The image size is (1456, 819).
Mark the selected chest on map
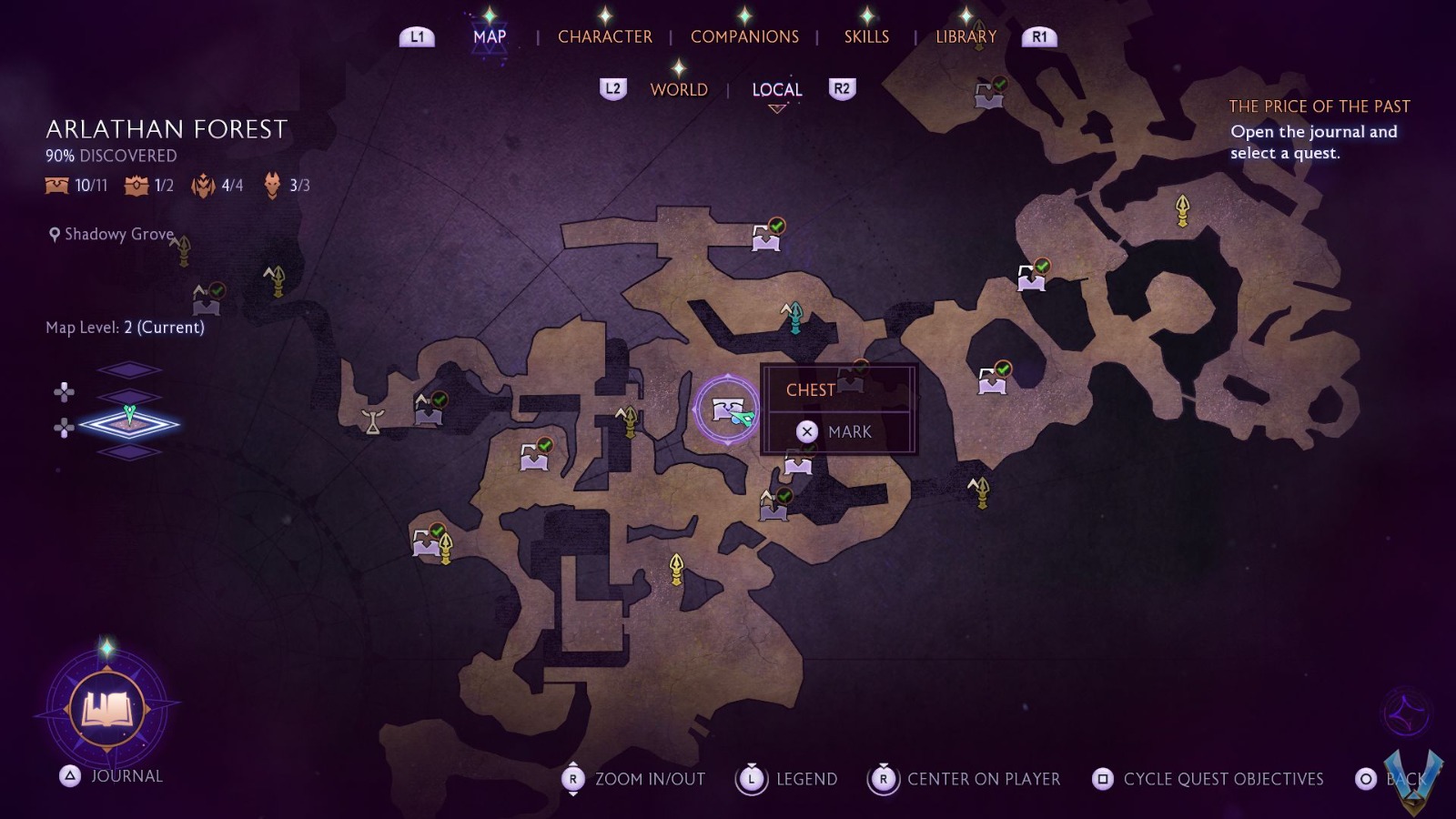837,431
